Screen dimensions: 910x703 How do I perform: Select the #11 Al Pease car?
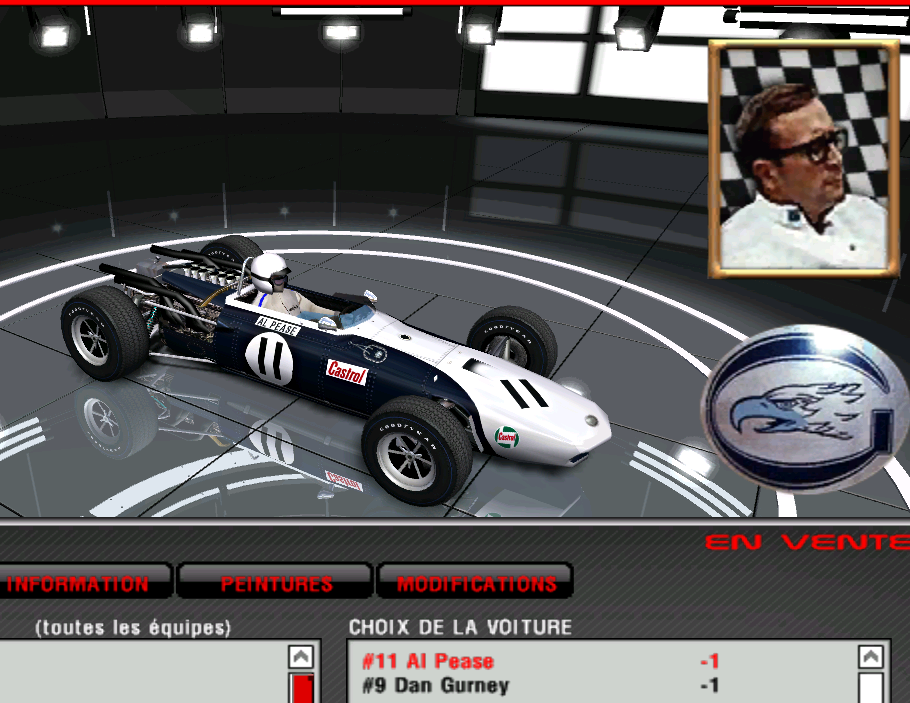pyautogui.click(x=428, y=661)
